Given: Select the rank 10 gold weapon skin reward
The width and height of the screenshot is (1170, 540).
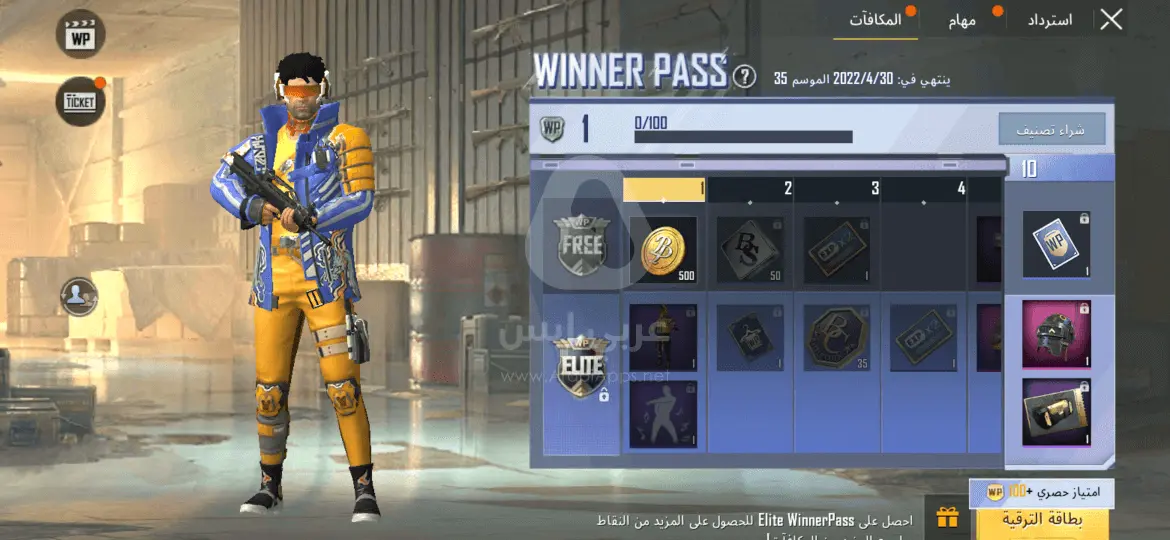Looking at the screenshot, I should point(1056,411).
